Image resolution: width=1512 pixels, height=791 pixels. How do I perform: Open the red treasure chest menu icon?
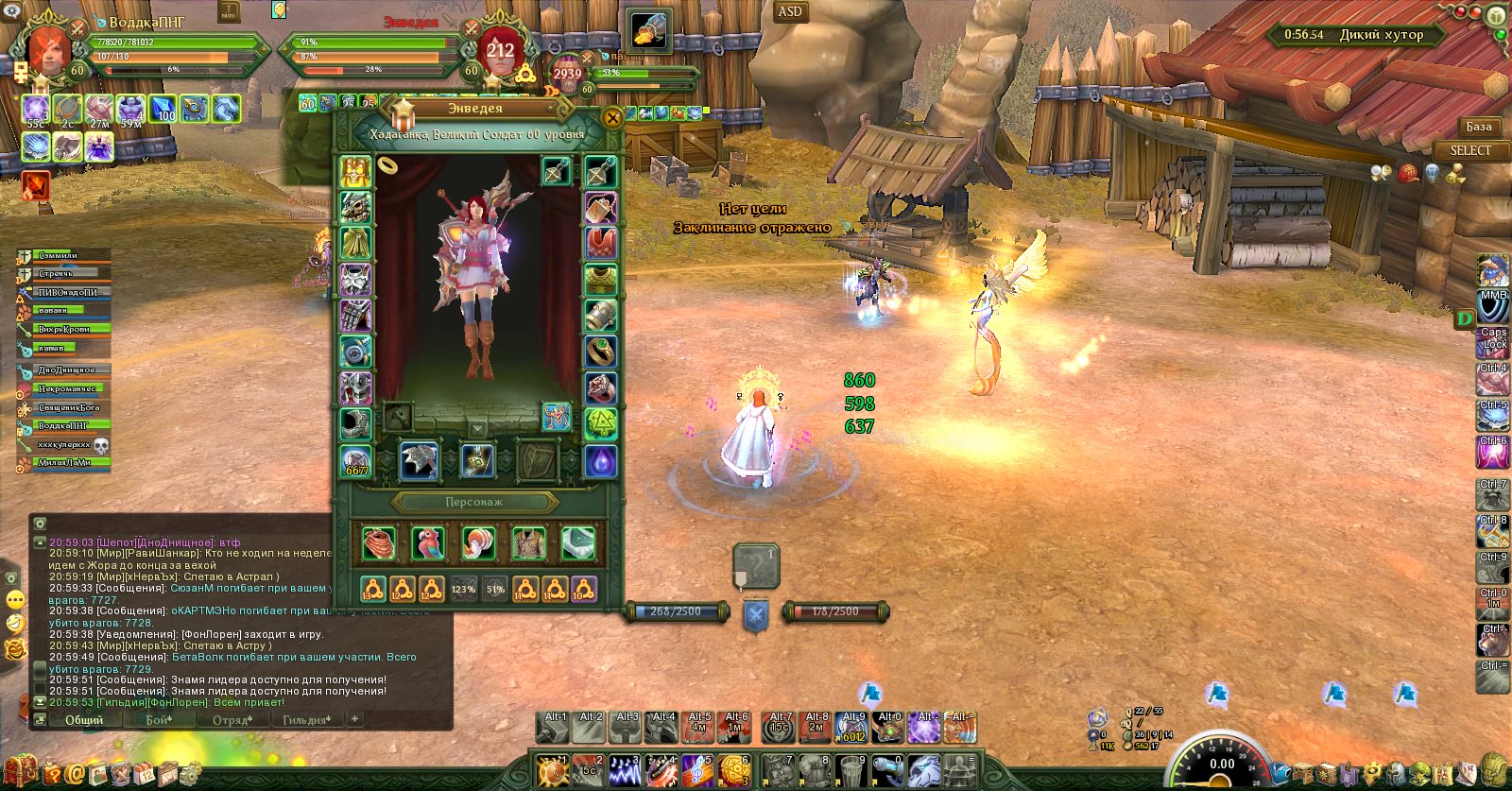(x=20, y=772)
